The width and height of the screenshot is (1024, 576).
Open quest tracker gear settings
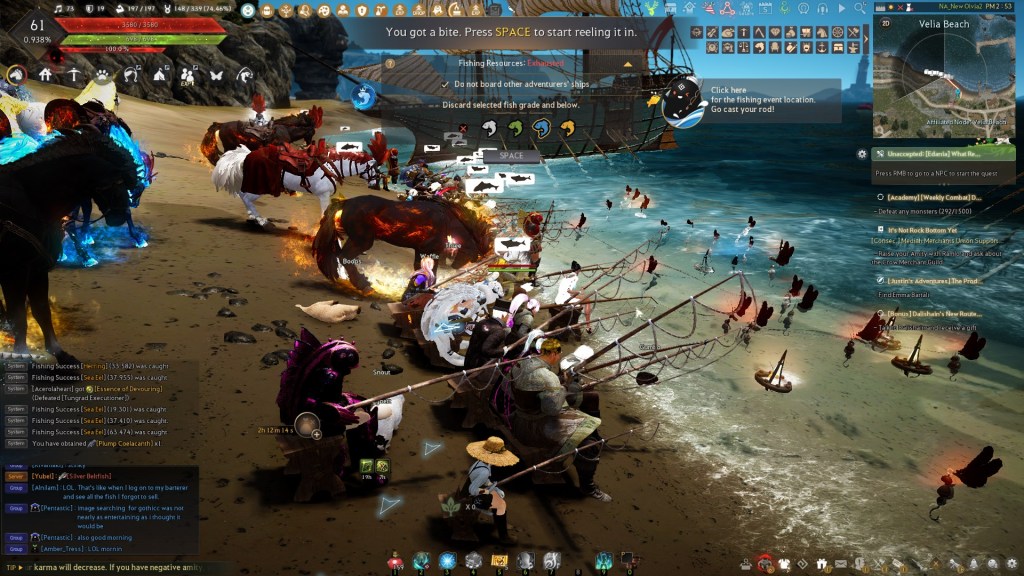[862, 154]
